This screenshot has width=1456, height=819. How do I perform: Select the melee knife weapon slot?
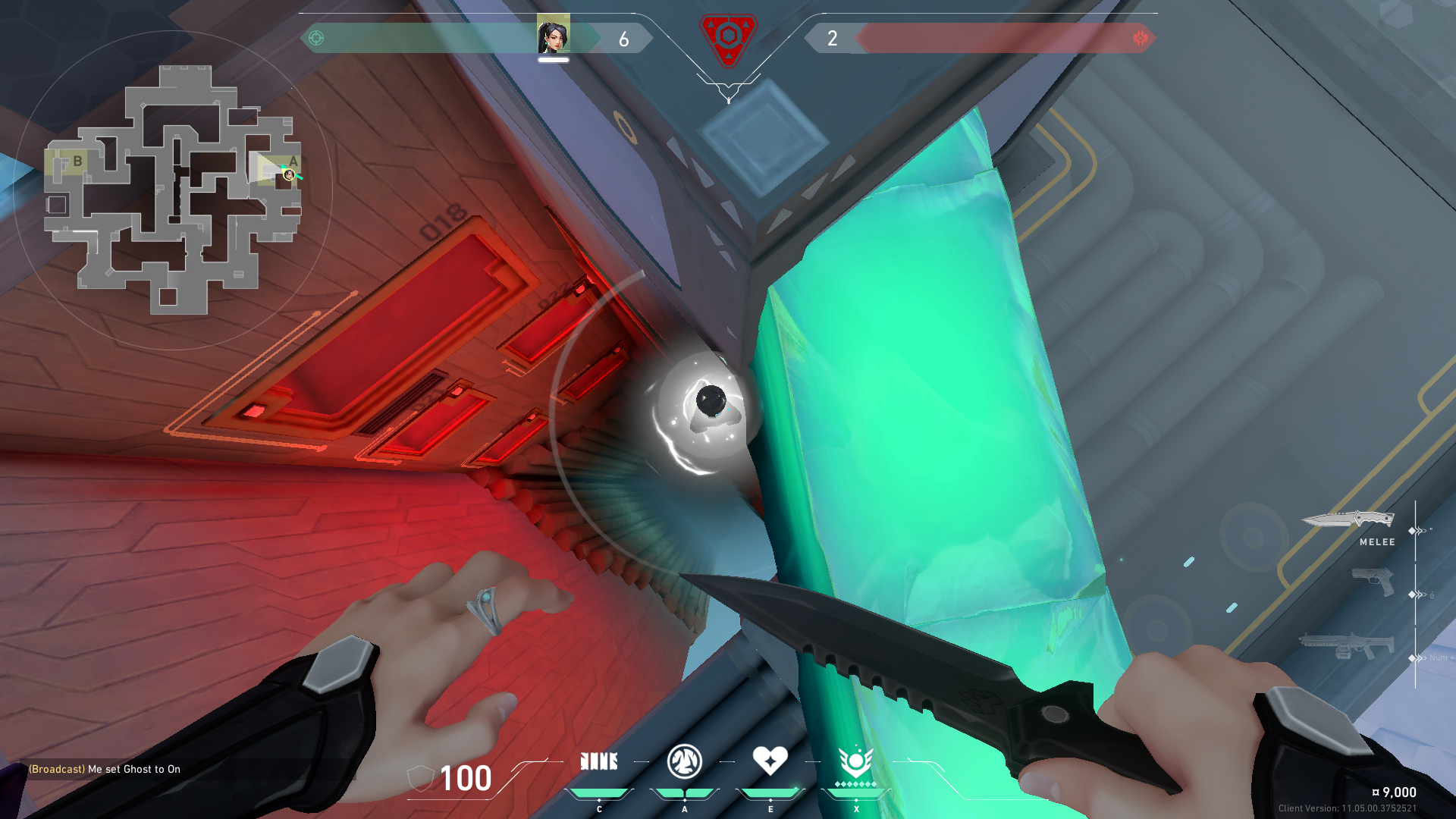(x=1348, y=519)
